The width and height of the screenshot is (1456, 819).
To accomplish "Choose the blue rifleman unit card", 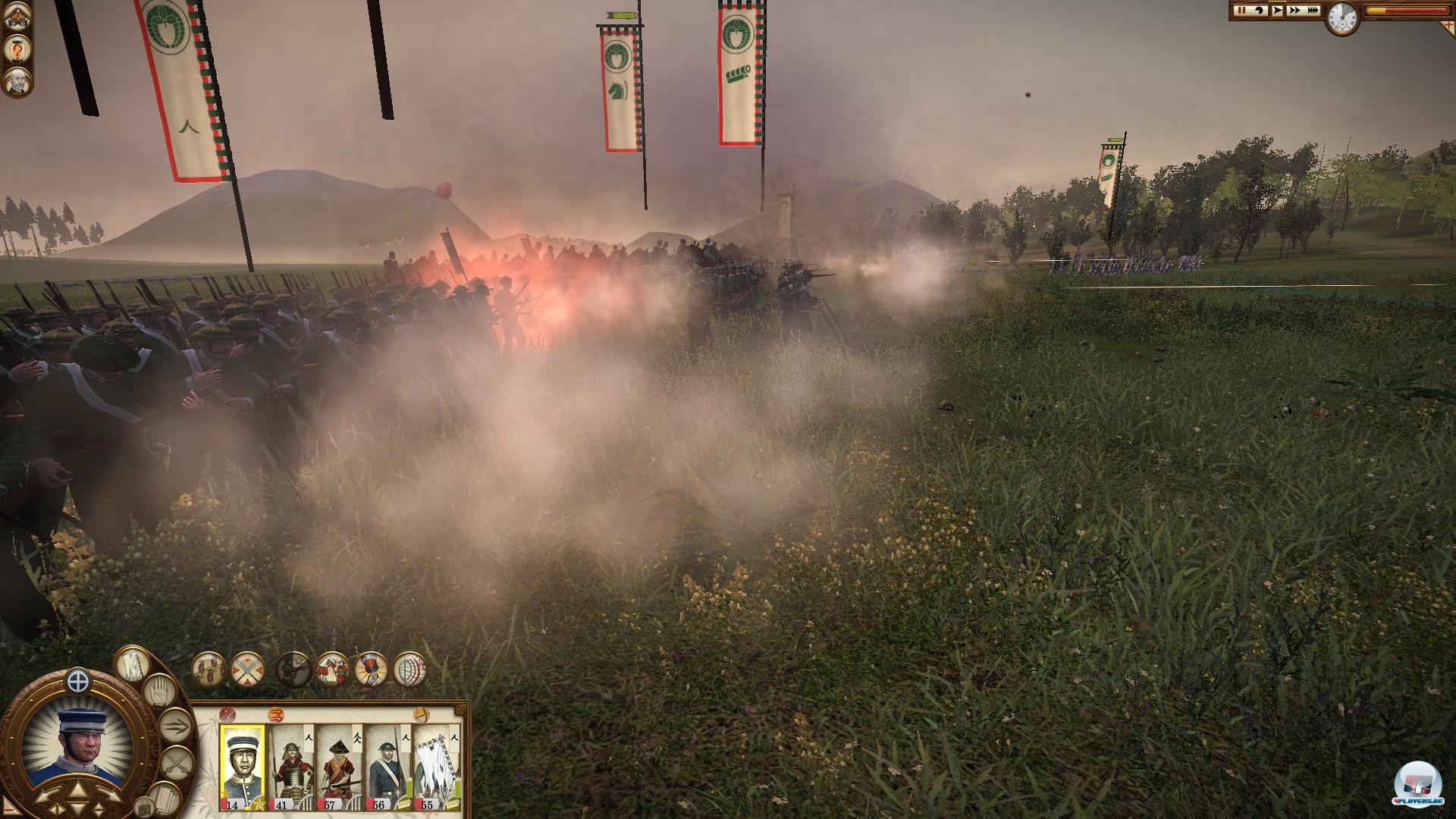I will click(388, 766).
